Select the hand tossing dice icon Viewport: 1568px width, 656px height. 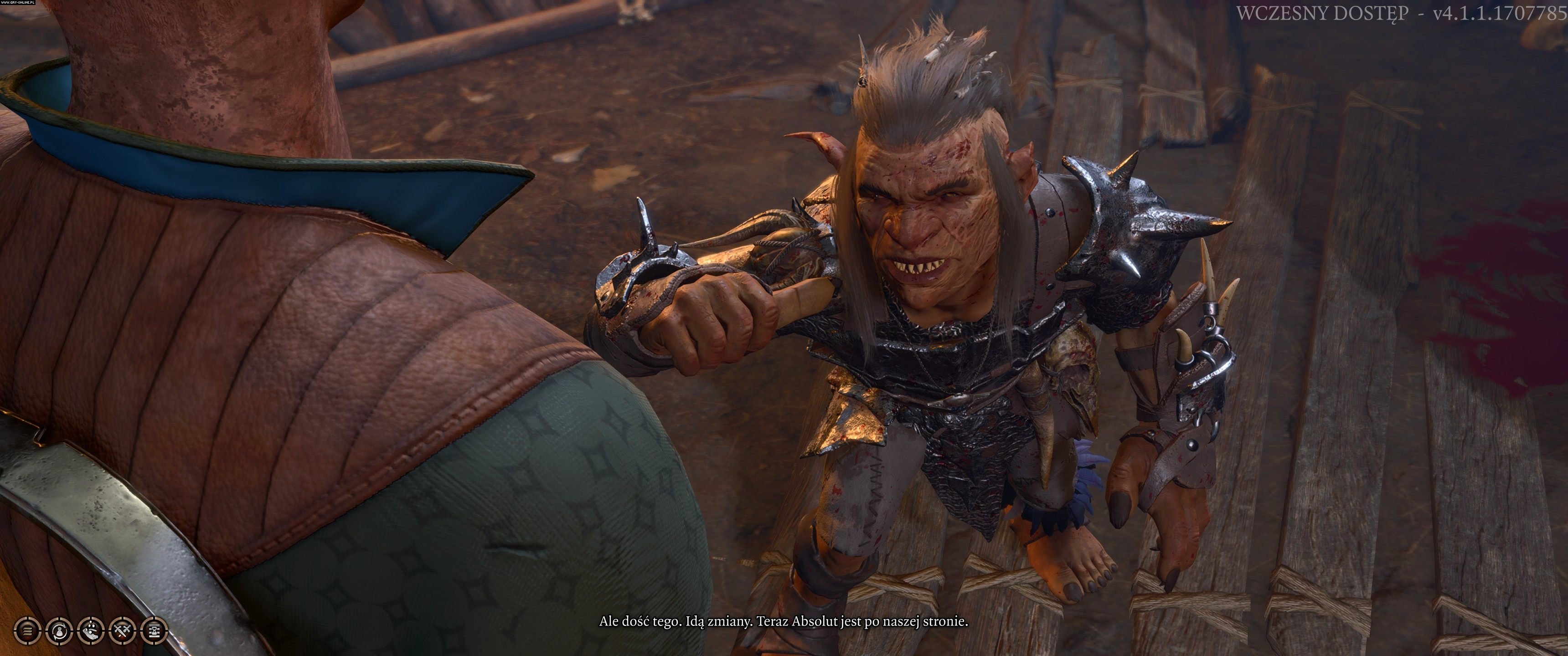point(91,630)
